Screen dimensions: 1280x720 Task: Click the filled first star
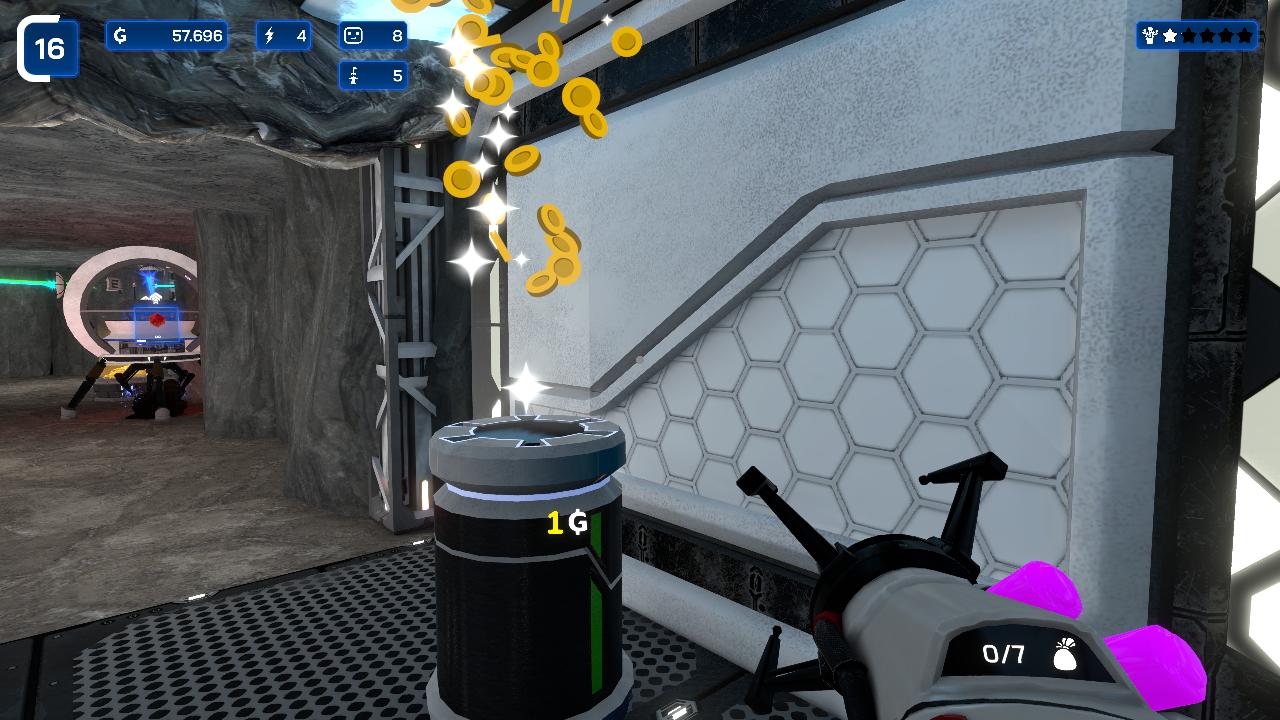[x=1170, y=35]
